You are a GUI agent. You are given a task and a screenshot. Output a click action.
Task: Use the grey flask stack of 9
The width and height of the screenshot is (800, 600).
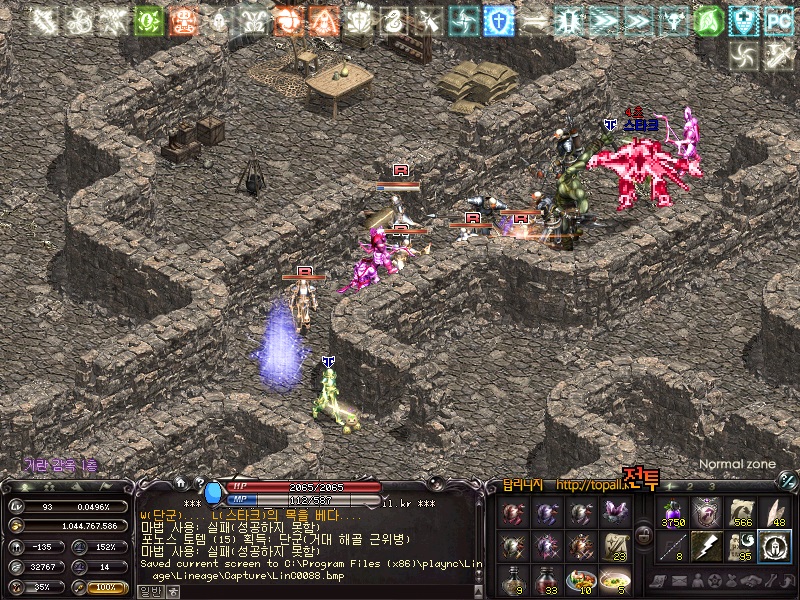(x=513, y=580)
